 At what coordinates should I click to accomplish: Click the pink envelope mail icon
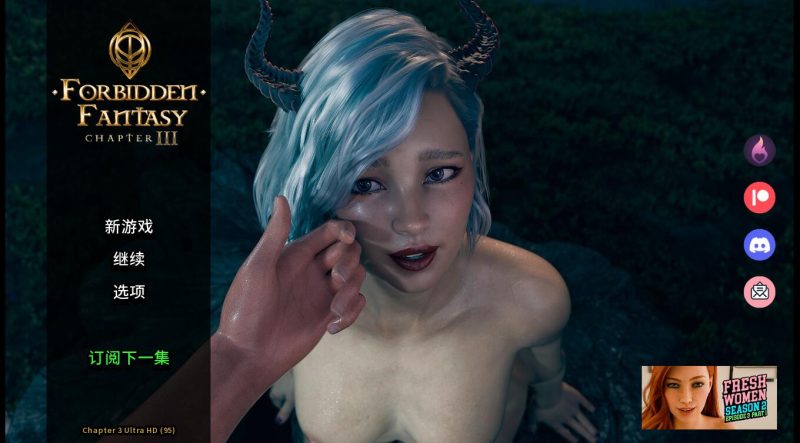tap(759, 291)
